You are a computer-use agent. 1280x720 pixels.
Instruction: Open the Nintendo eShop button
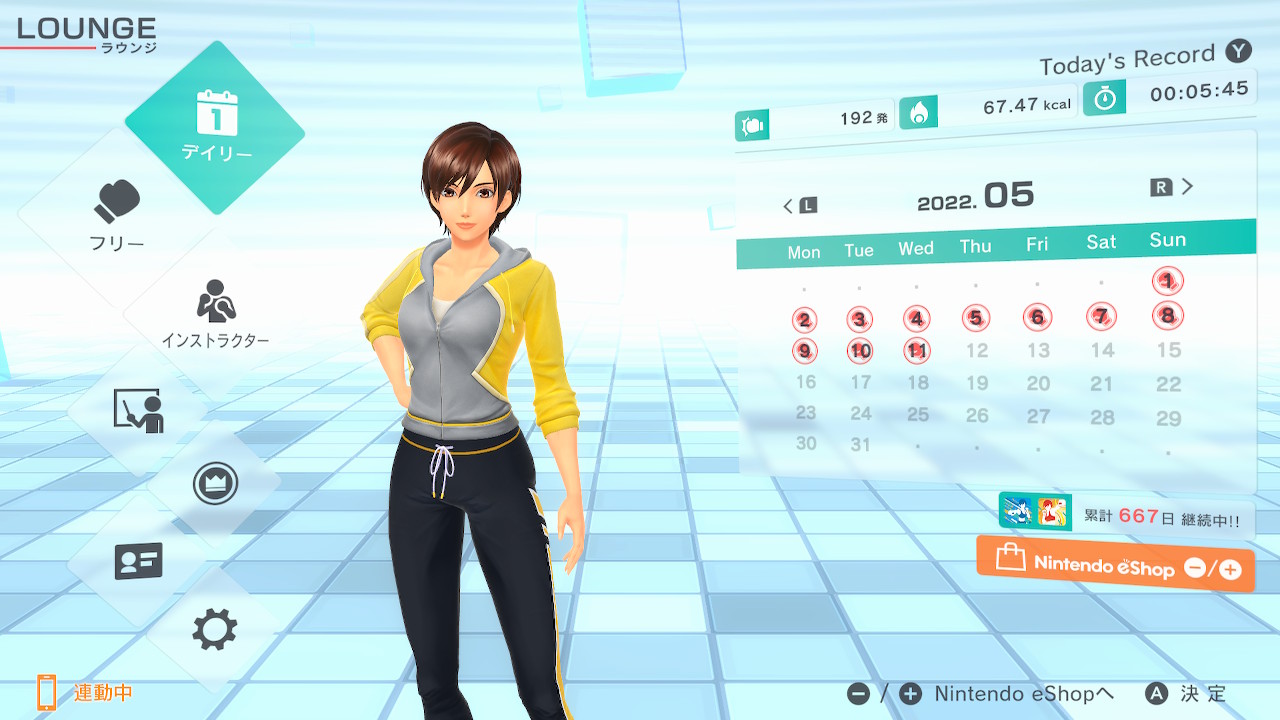pos(1115,565)
